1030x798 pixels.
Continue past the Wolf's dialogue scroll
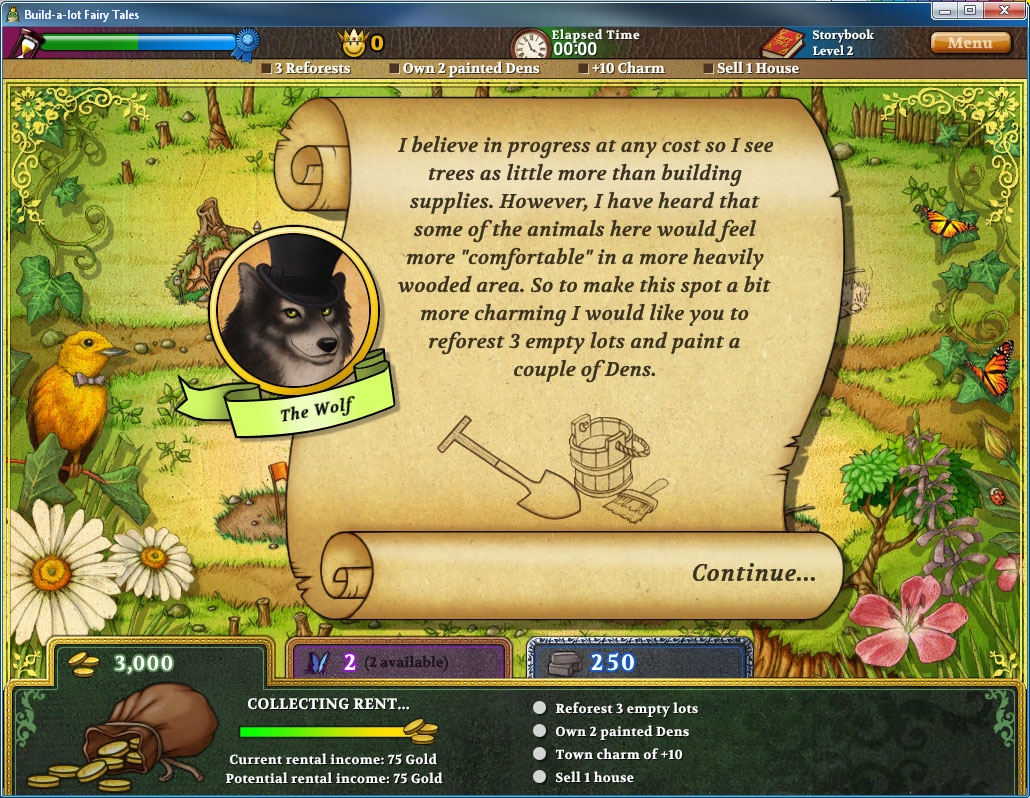click(753, 573)
